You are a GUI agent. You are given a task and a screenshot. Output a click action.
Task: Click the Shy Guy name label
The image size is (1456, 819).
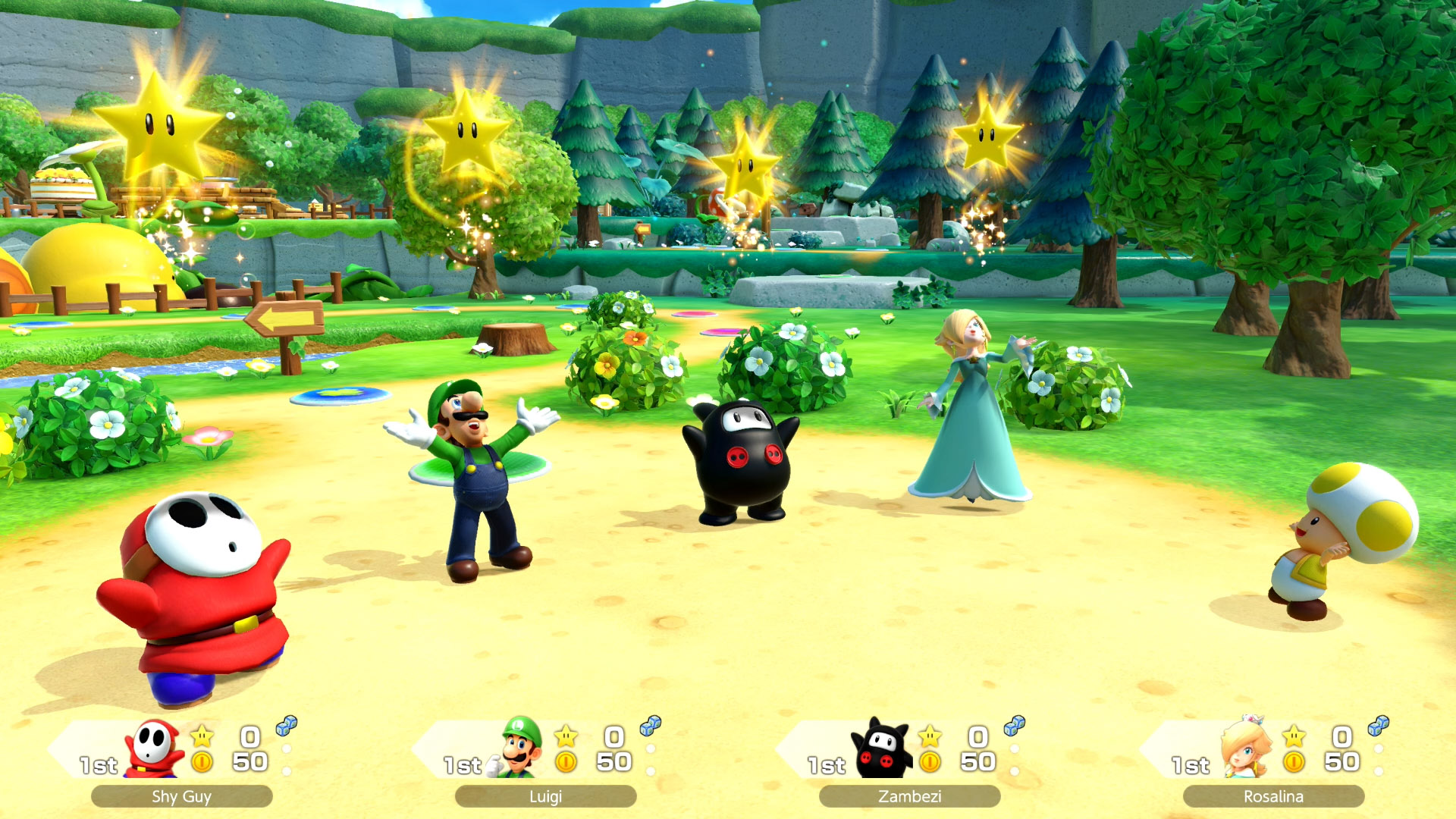(181, 796)
